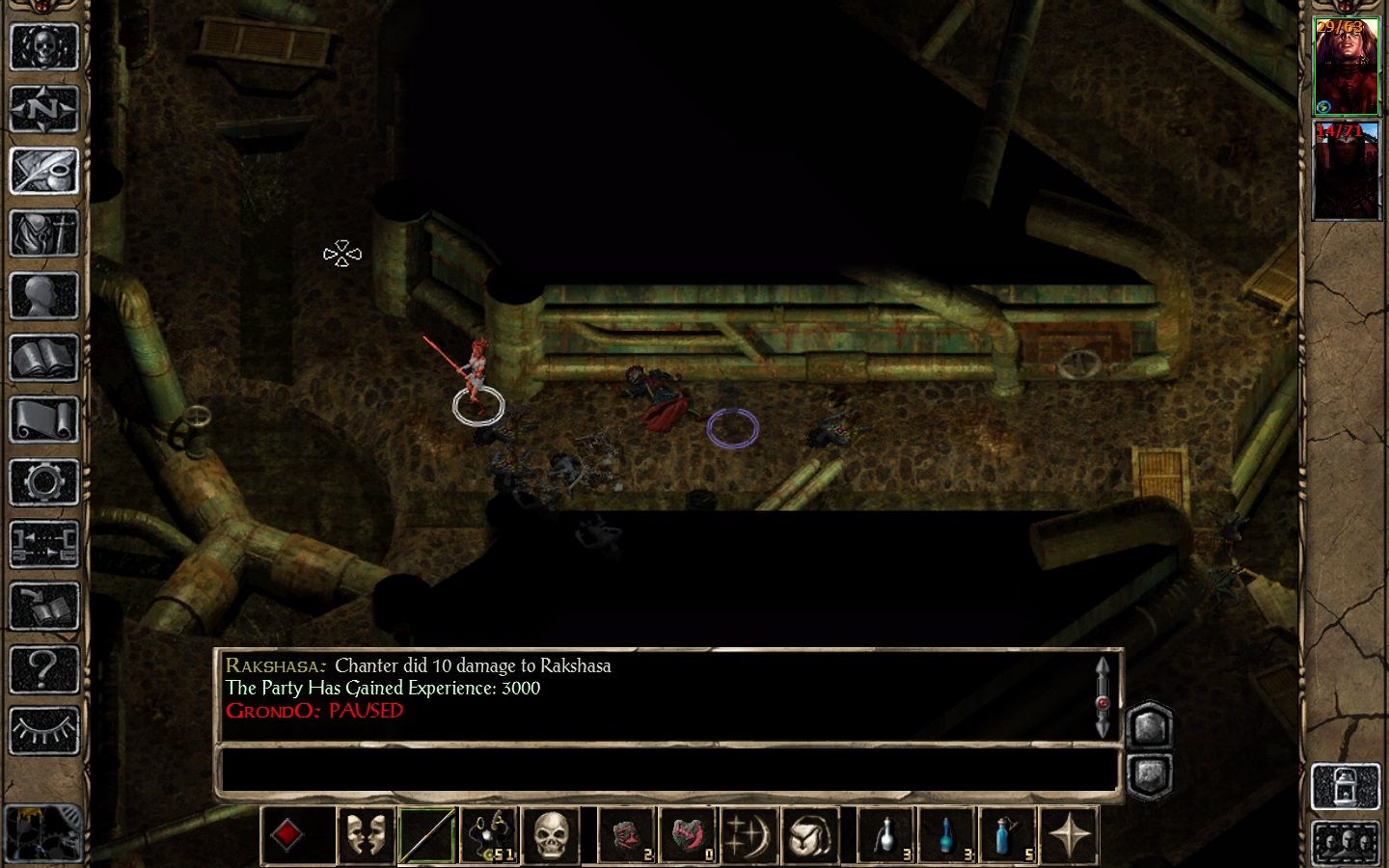This screenshot has width=1389, height=868.
Task: Open the inventory screen button
Action: [x=43, y=232]
